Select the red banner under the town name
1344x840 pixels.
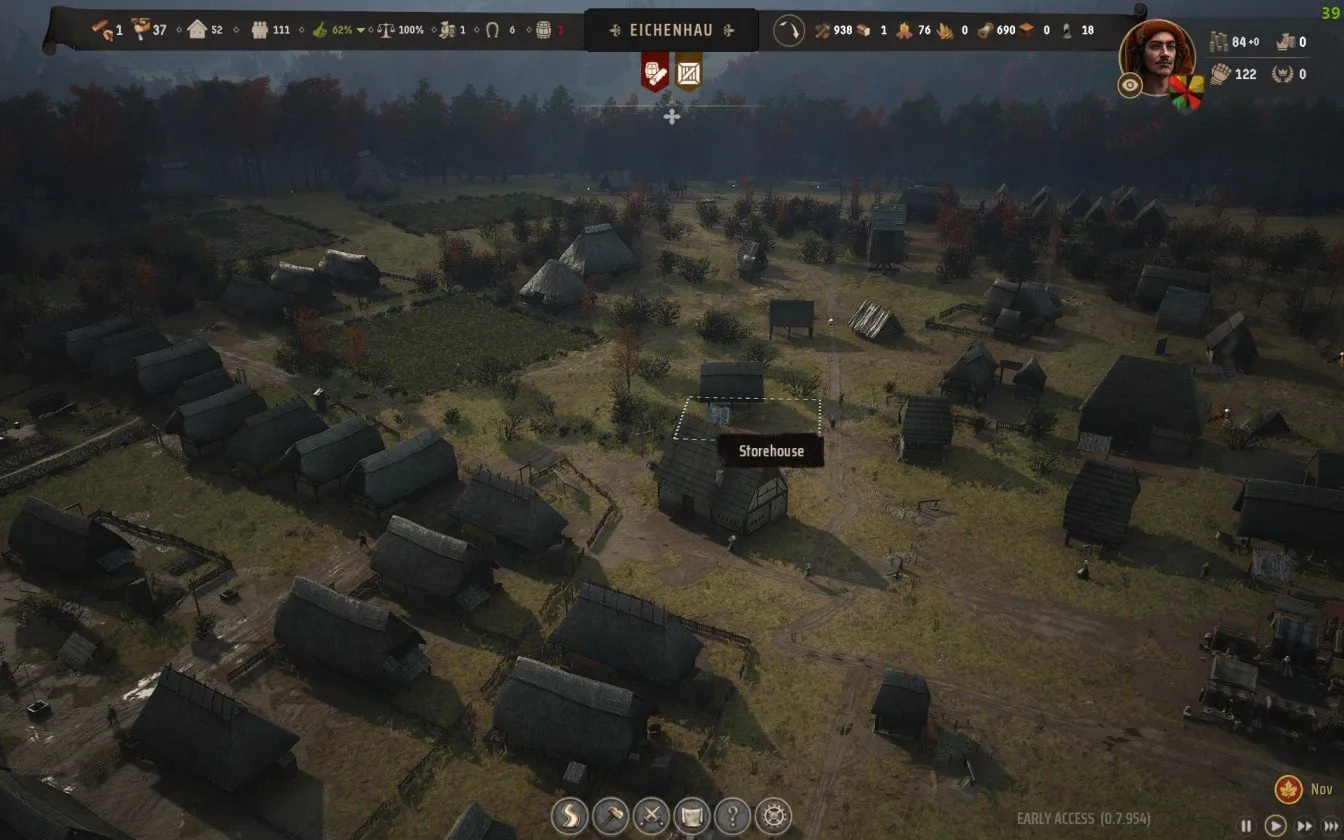(x=655, y=71)
